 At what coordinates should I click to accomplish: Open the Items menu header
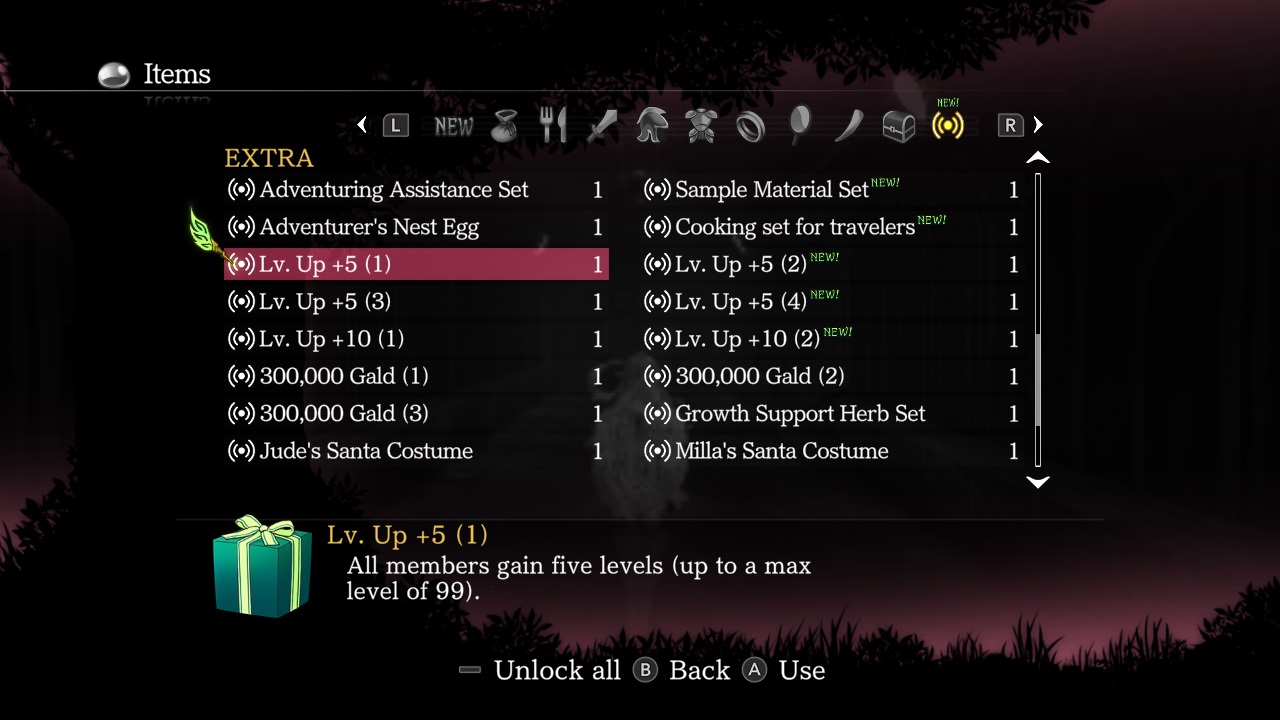[176, 74]
